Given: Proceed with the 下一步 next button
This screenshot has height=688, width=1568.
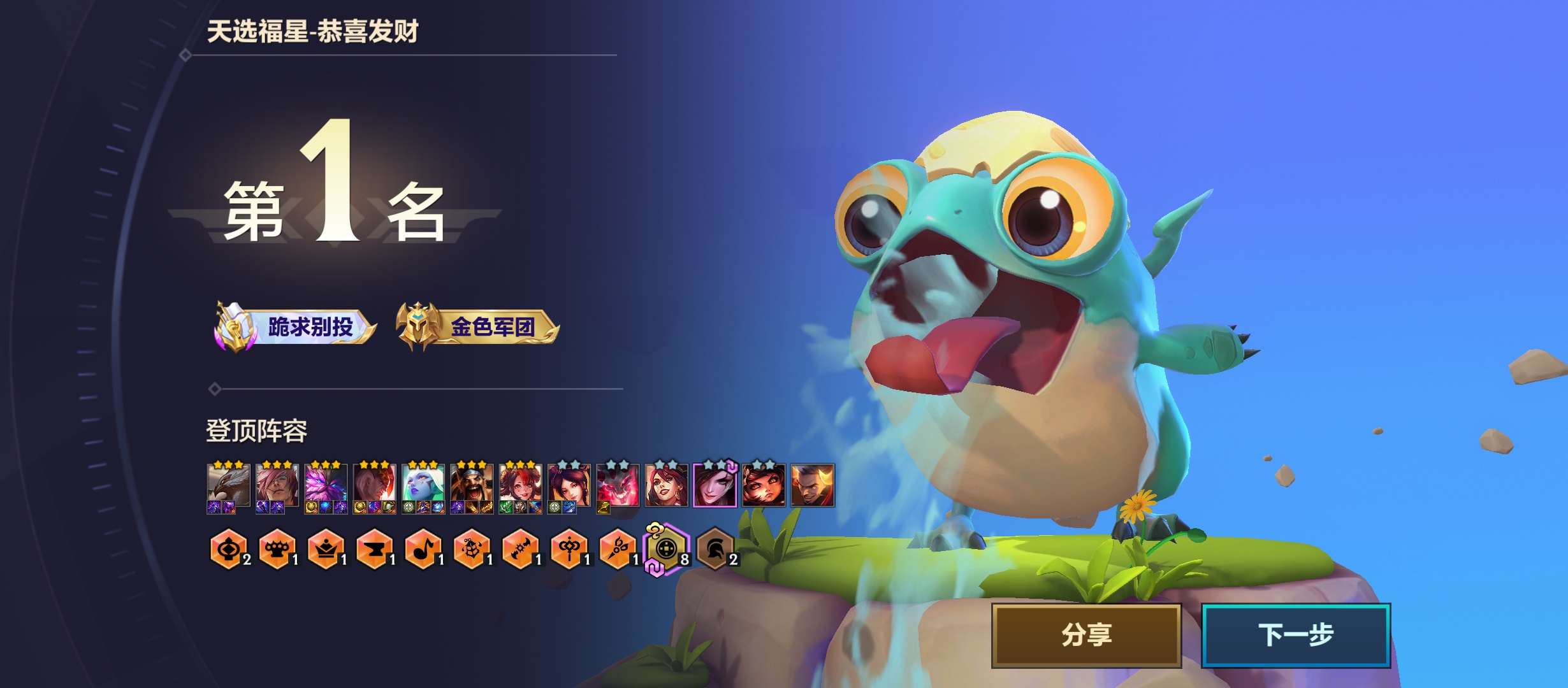Looking at the screenshot, I should click(x=1295, y=635).
